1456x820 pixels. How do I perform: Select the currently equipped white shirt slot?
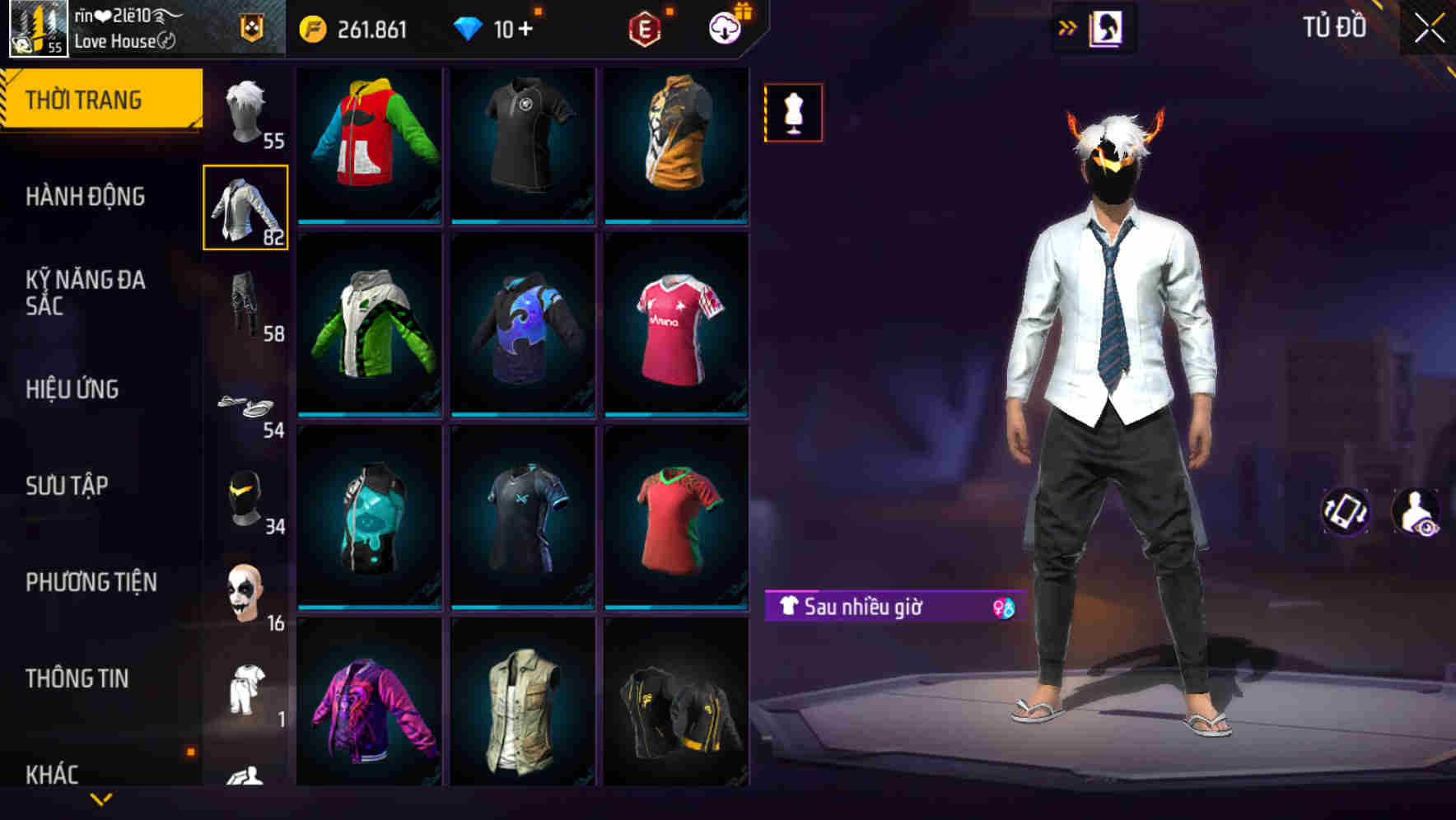pyautogui.click(x=245, y=207)
